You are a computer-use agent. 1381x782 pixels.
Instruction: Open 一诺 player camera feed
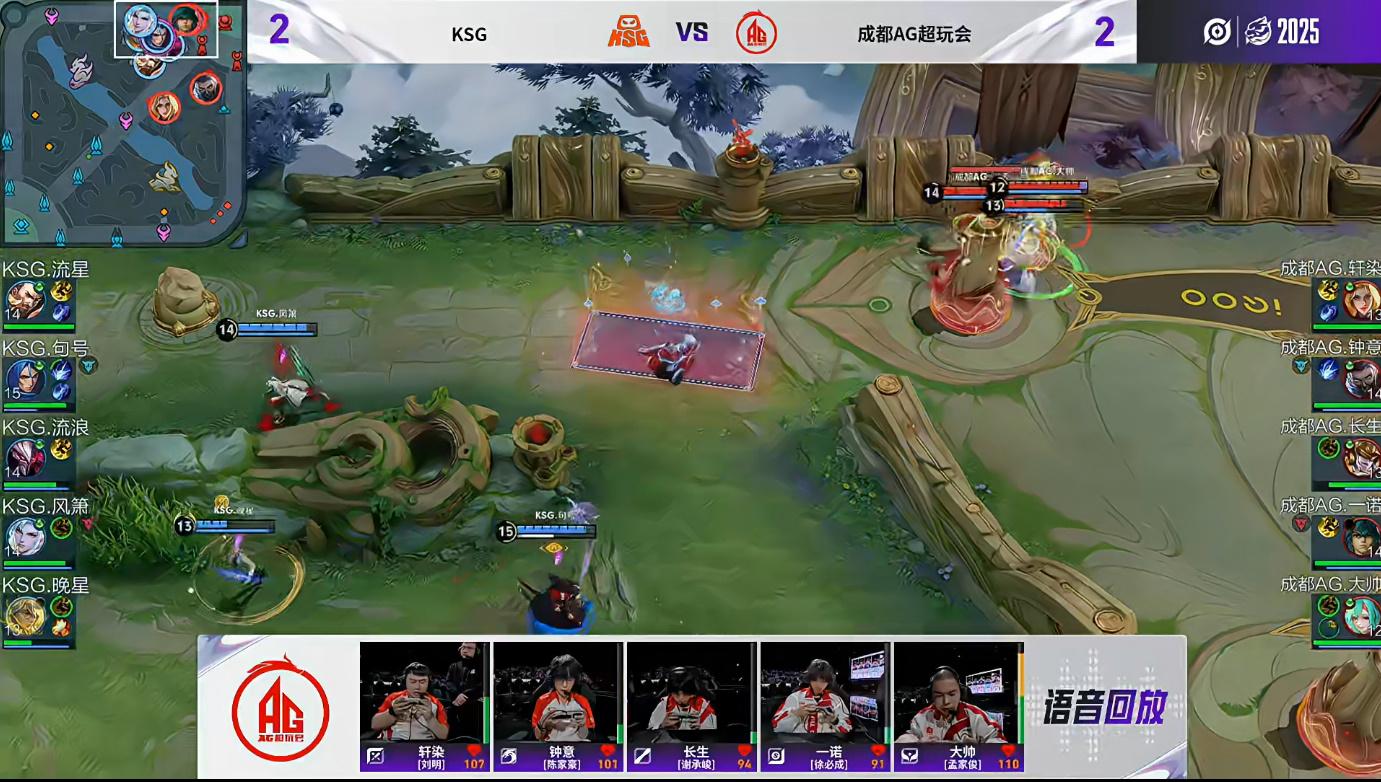point(825,692)
